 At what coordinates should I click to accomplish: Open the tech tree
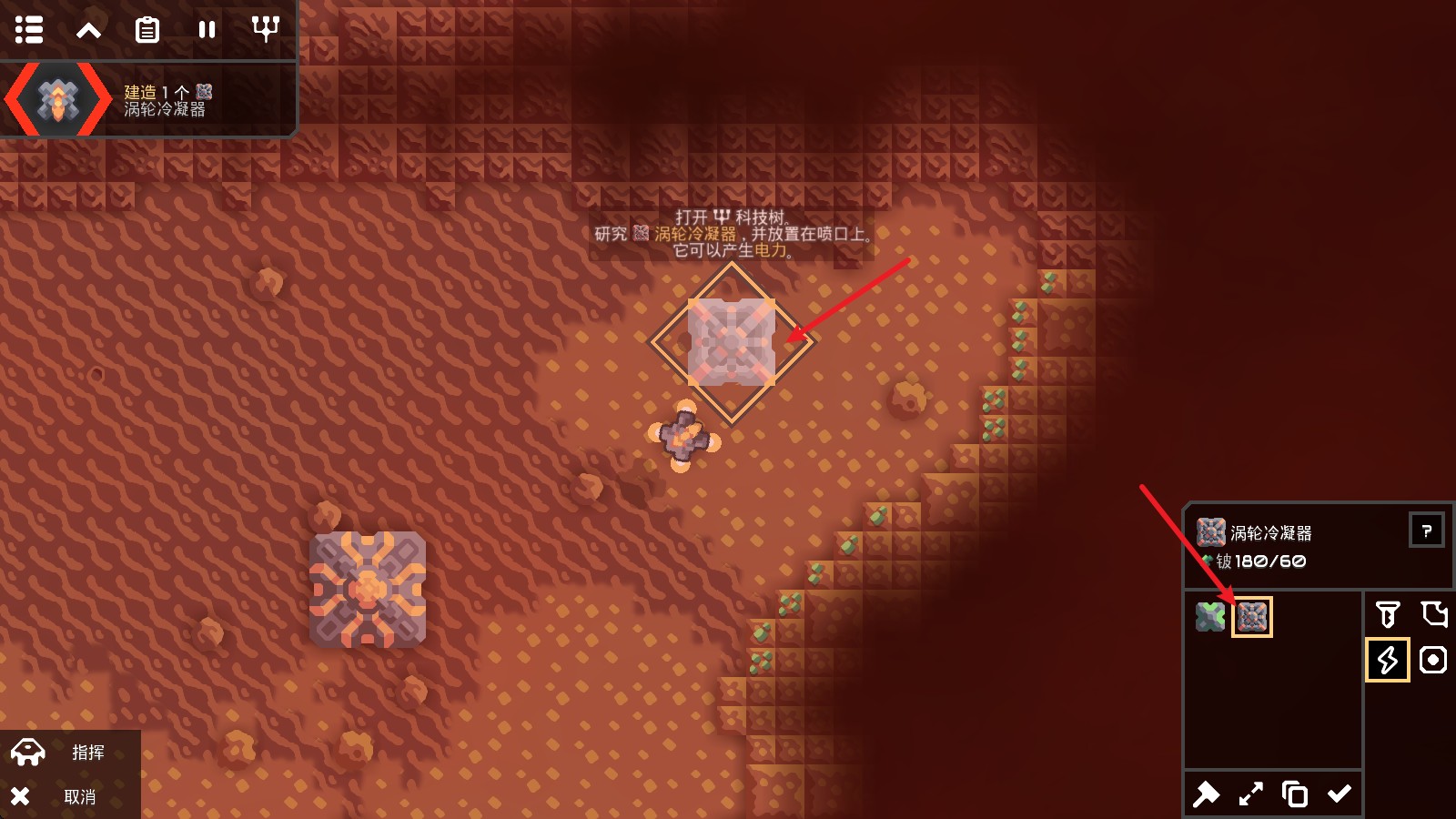pos(265,30)
